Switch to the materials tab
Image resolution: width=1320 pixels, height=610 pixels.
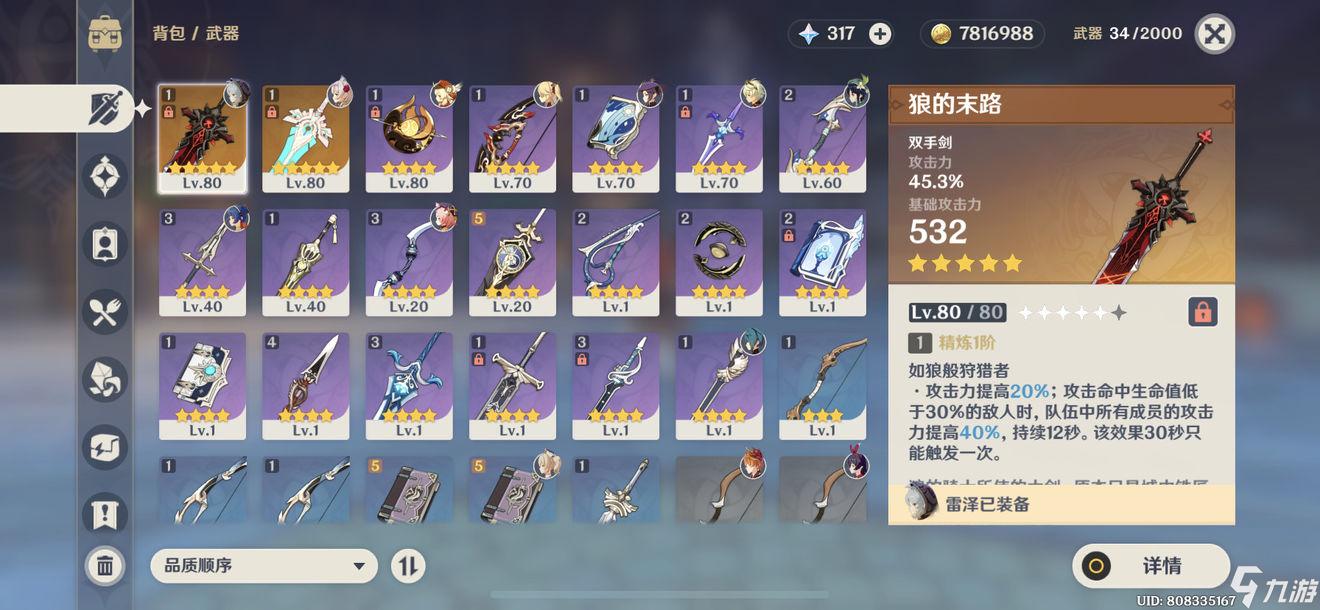point(105,380)
